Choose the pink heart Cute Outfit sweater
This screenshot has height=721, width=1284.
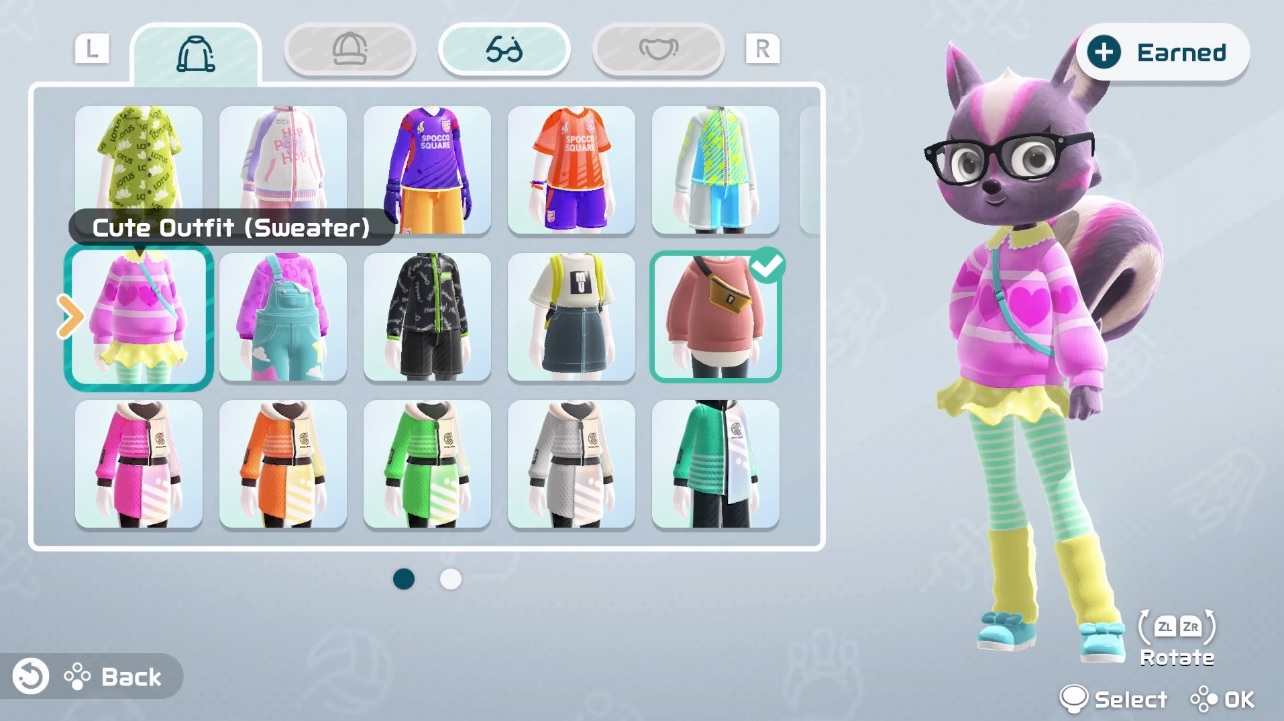coord(139,317)
